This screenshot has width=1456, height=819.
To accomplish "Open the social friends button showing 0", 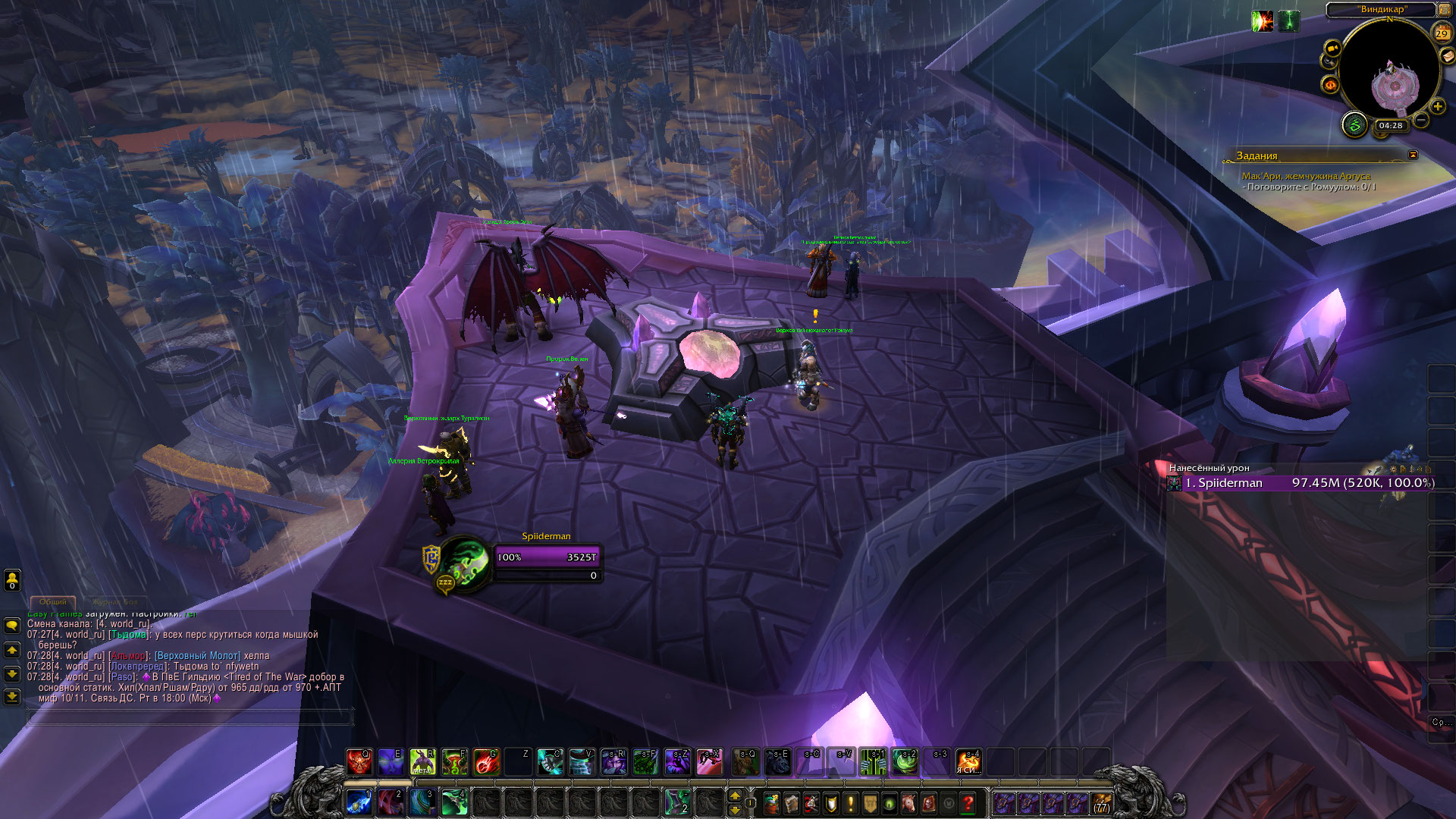I will (12, 580).
